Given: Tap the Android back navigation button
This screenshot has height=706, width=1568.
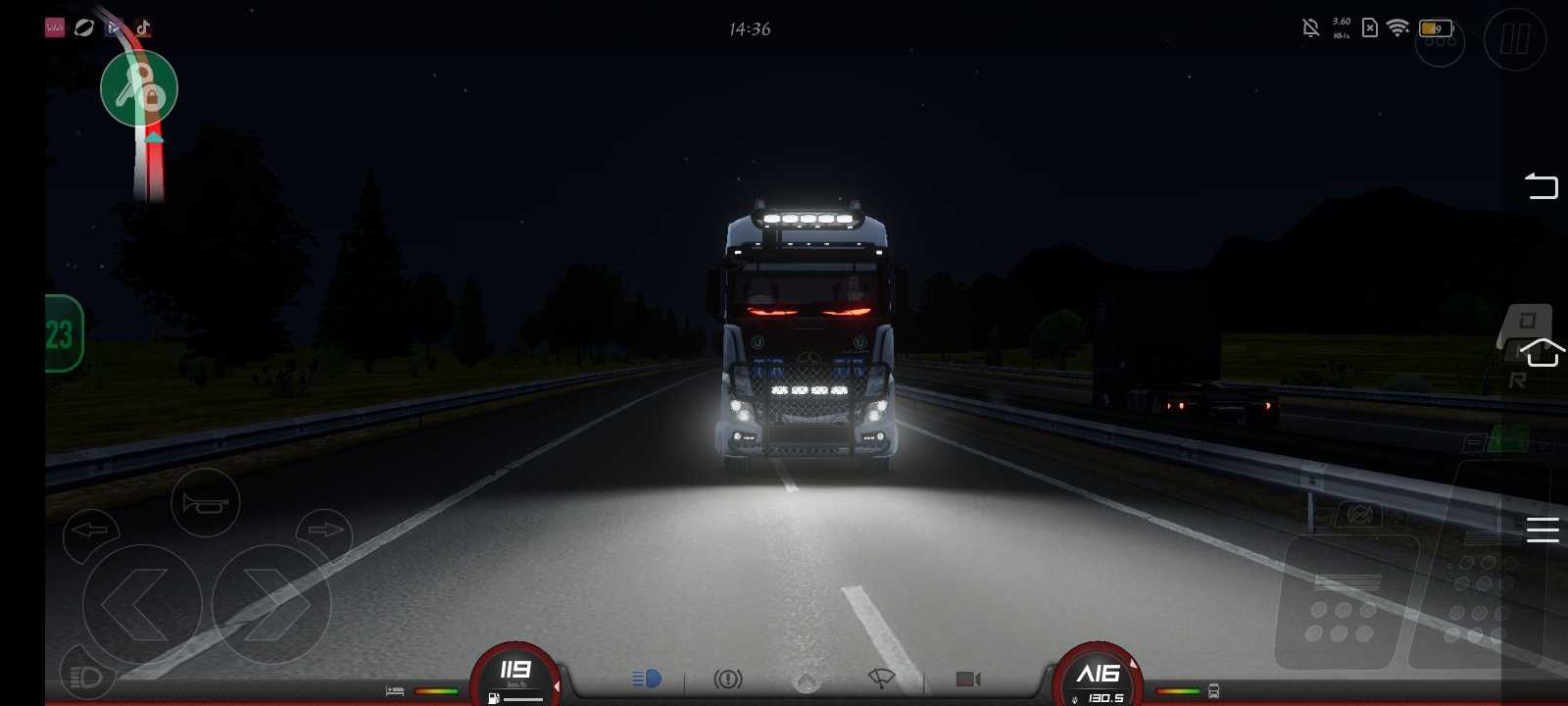Looking at the screenshot, I should point(1542,185).
